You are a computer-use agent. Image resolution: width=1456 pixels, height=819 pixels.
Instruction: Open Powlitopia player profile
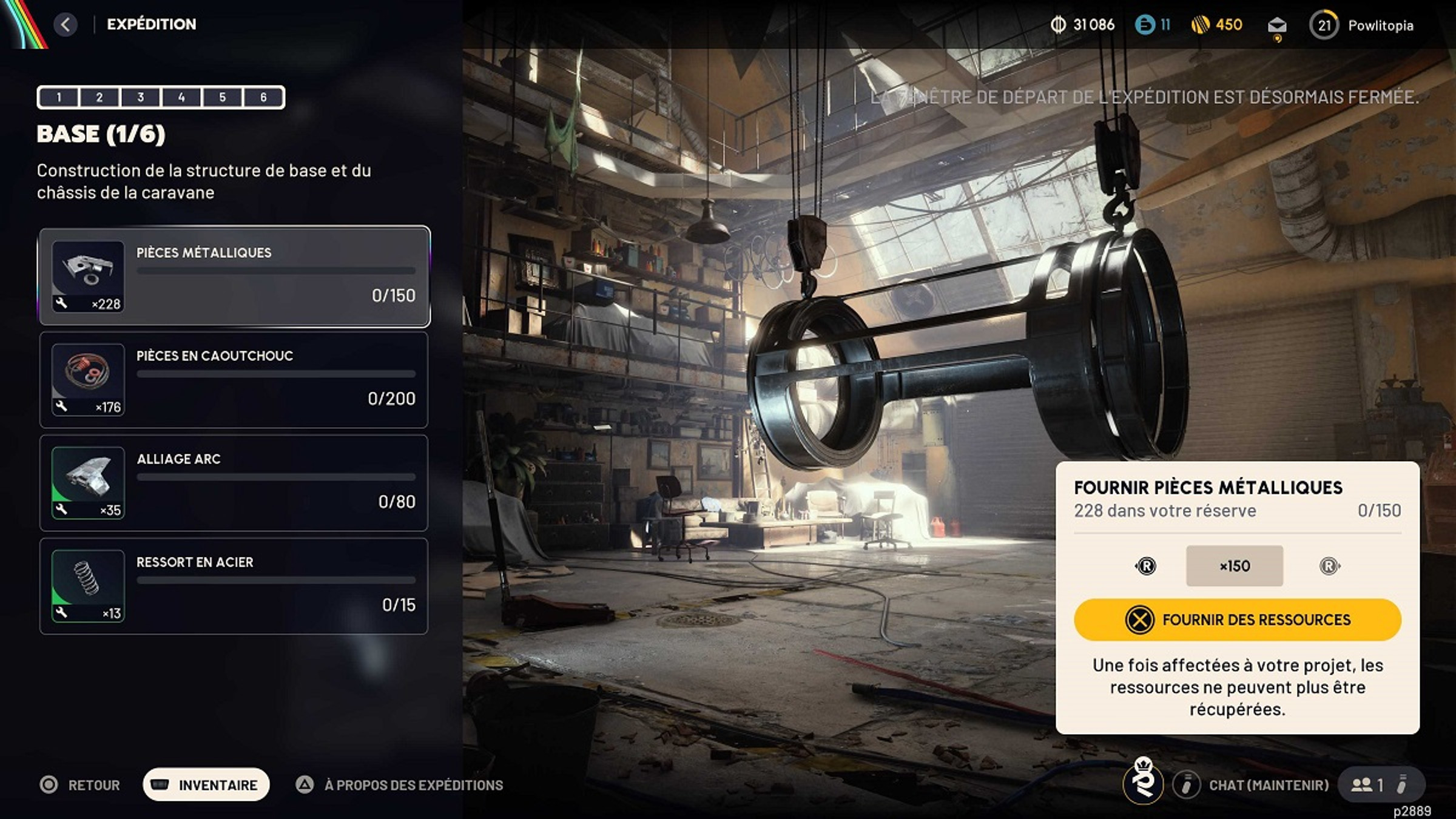[x=1363, y=25]
